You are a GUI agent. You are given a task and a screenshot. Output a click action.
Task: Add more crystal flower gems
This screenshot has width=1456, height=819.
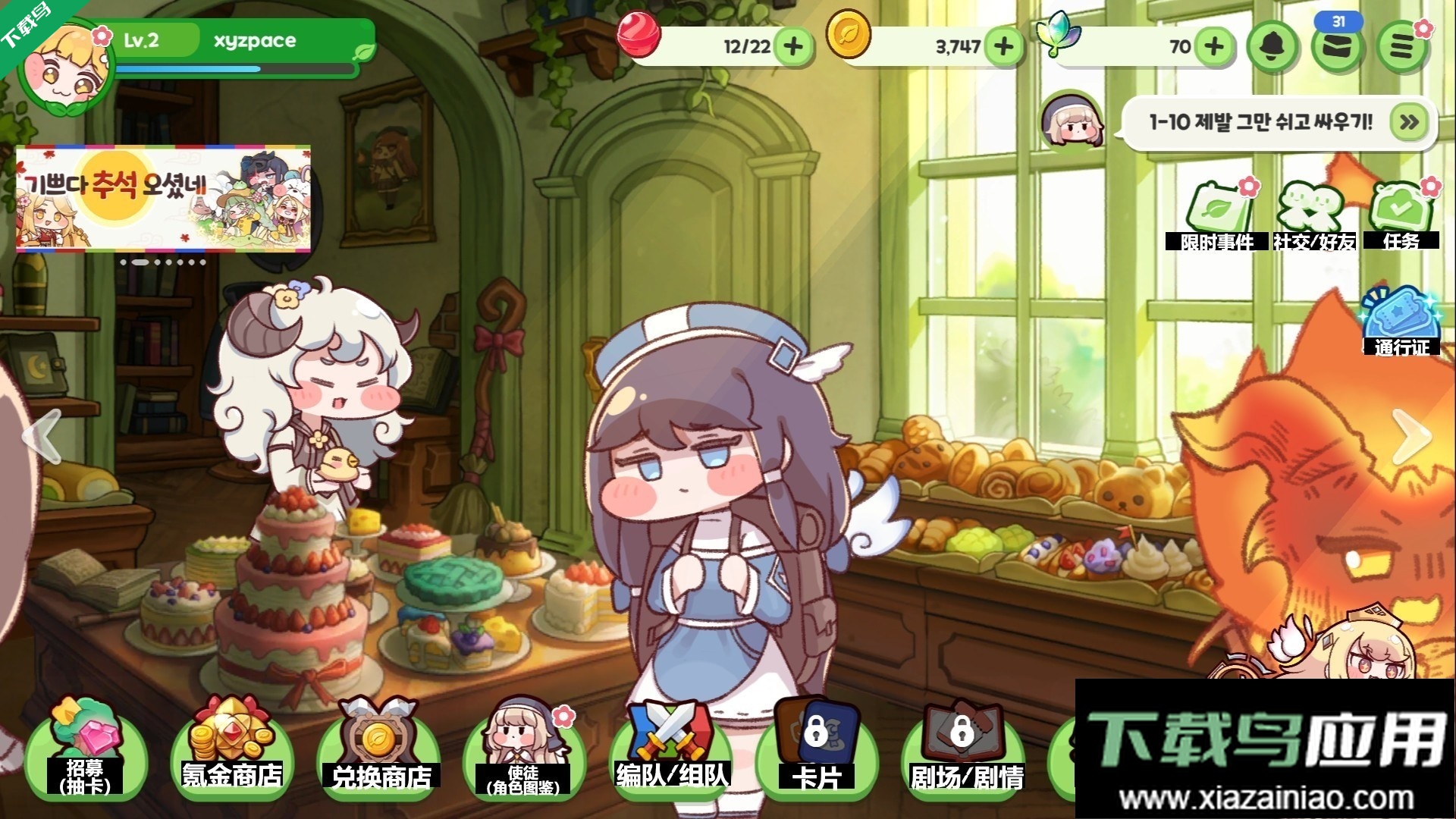[1214, 46]
